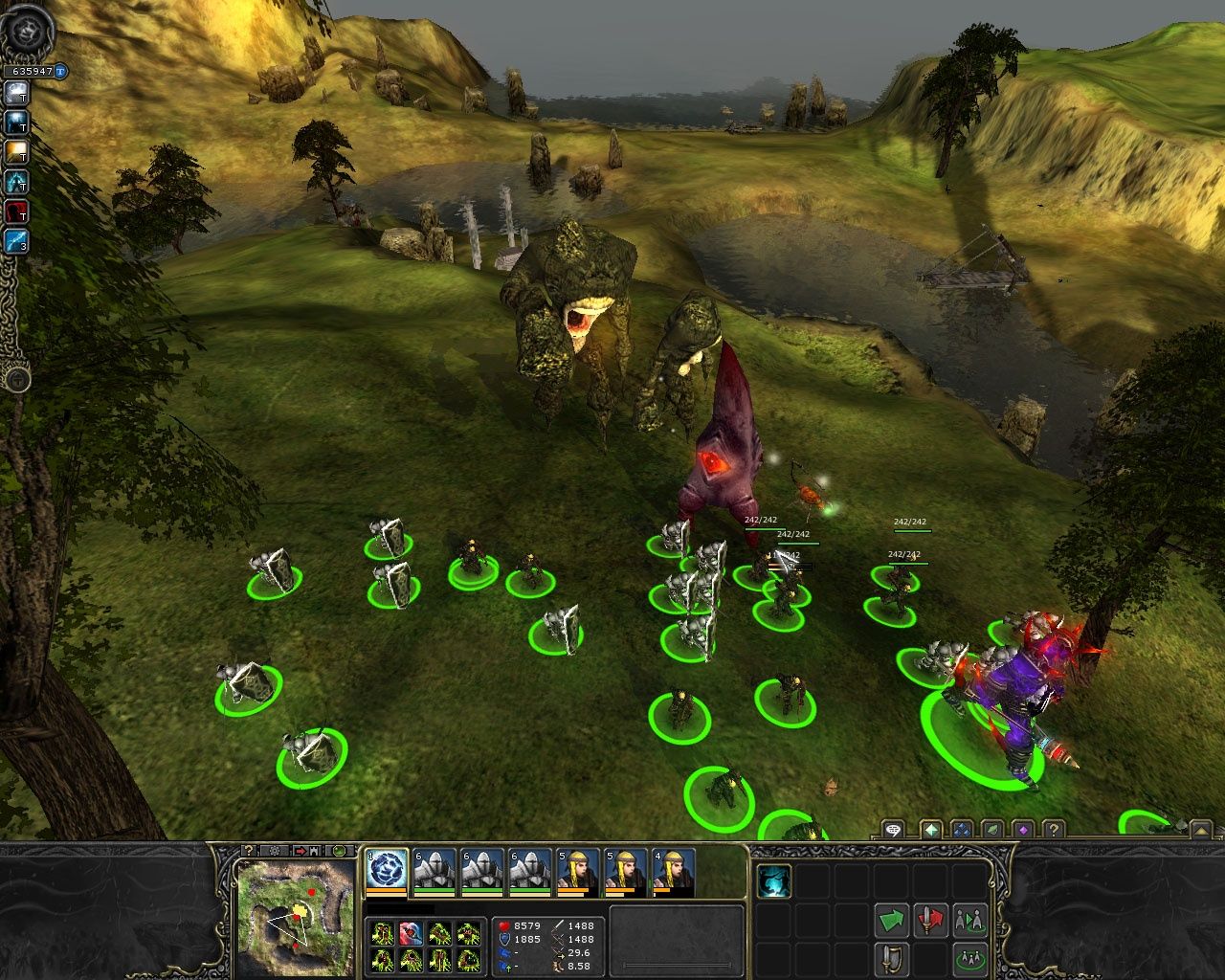Choose the red sword attack-move command
Screen dimensions: 1225x980
tap(930, 921)
